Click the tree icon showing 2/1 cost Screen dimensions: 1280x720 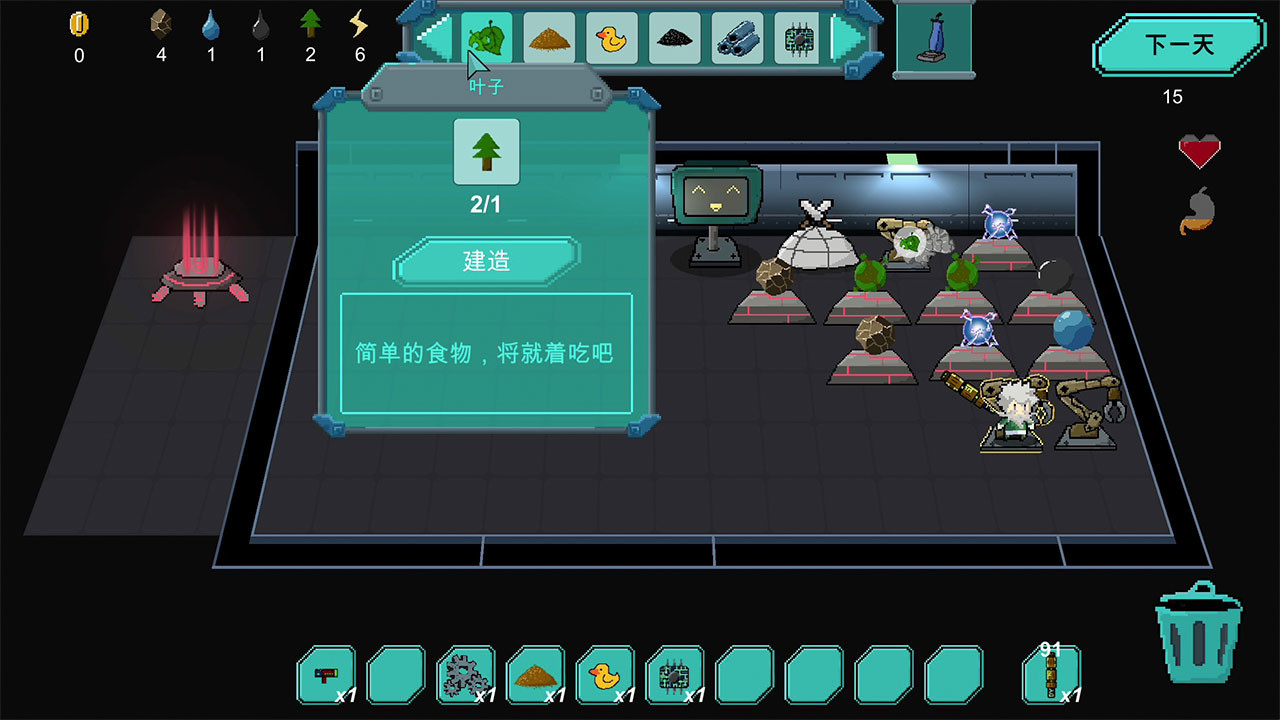(x=485, y=150)
